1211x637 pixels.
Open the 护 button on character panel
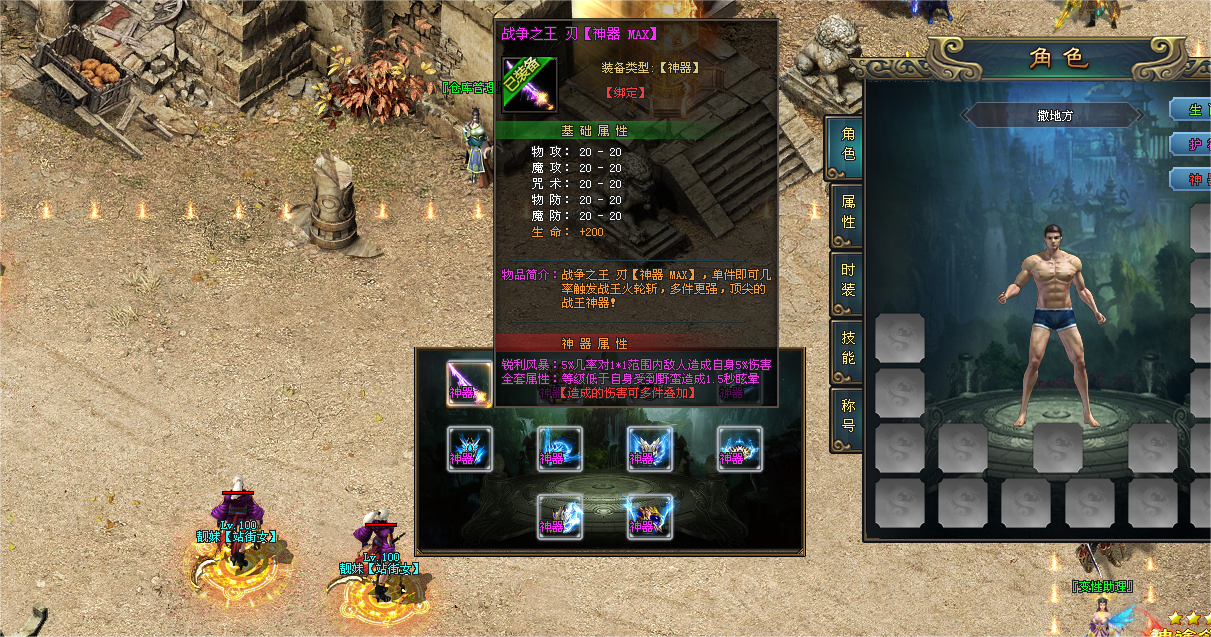(x=1191, y=144)
